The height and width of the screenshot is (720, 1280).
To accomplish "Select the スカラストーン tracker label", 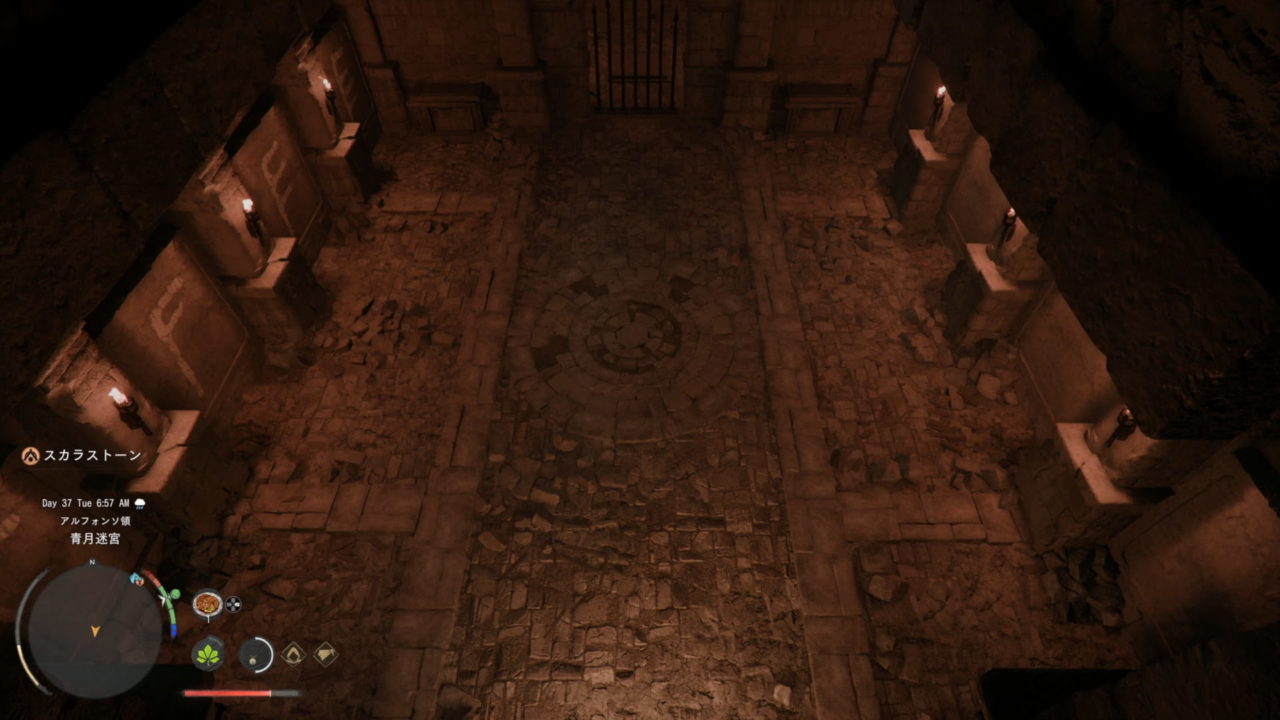I will [x=92, y=455].
